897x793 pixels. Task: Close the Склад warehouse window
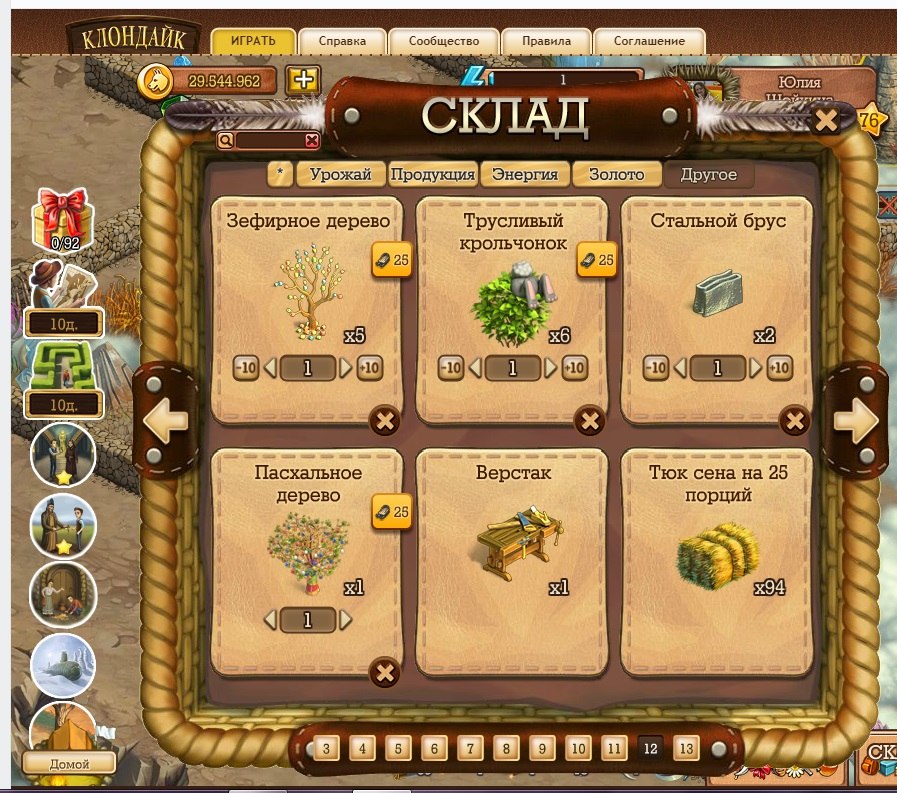point(826,121)
